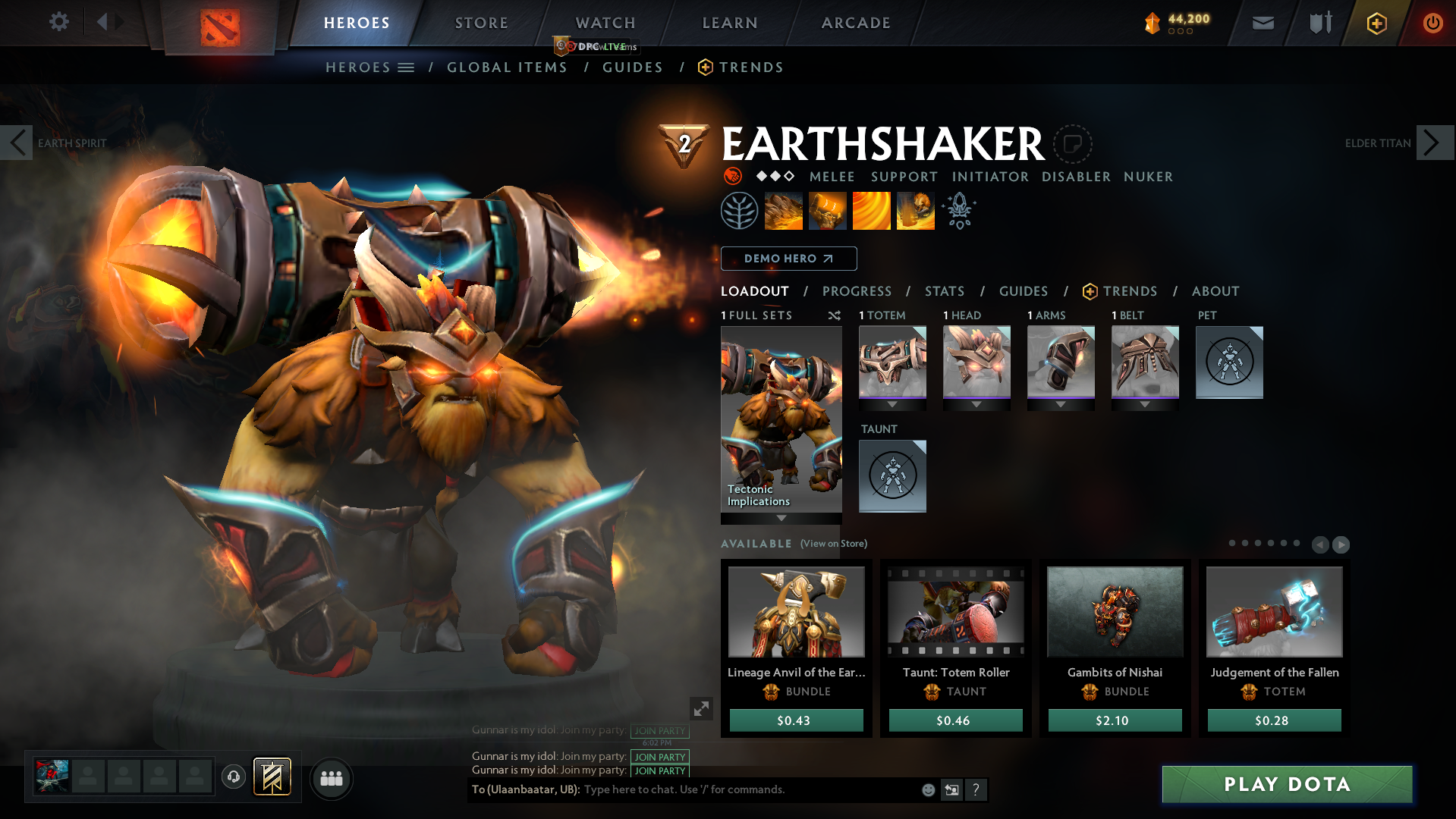Toggle the shuffle loadout icon near Full Sets
Screen dimensions: 1456x819
(x=834, y=315)
